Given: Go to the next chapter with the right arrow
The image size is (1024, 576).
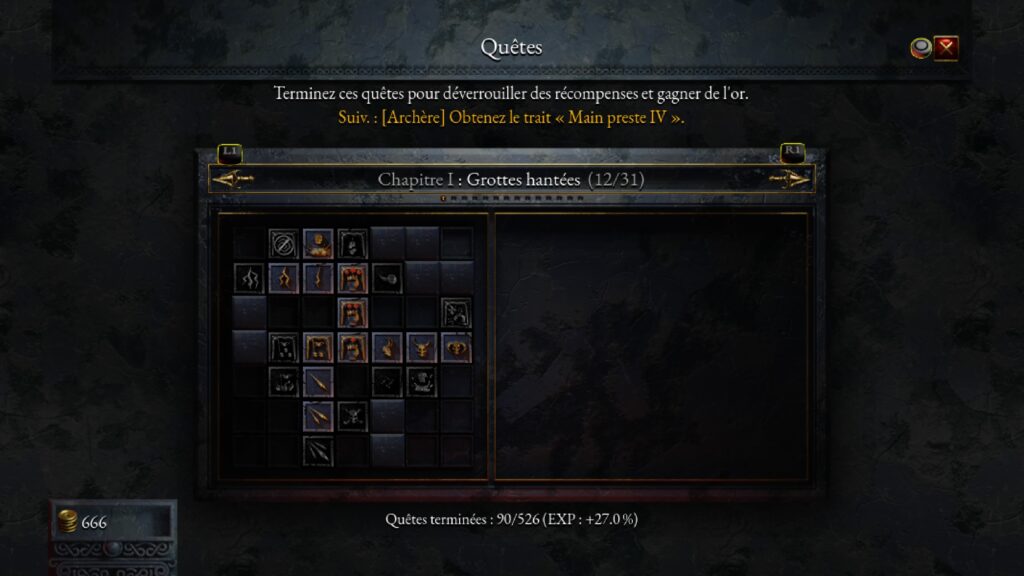Looking at the screenshot, I should coord(791,179).
